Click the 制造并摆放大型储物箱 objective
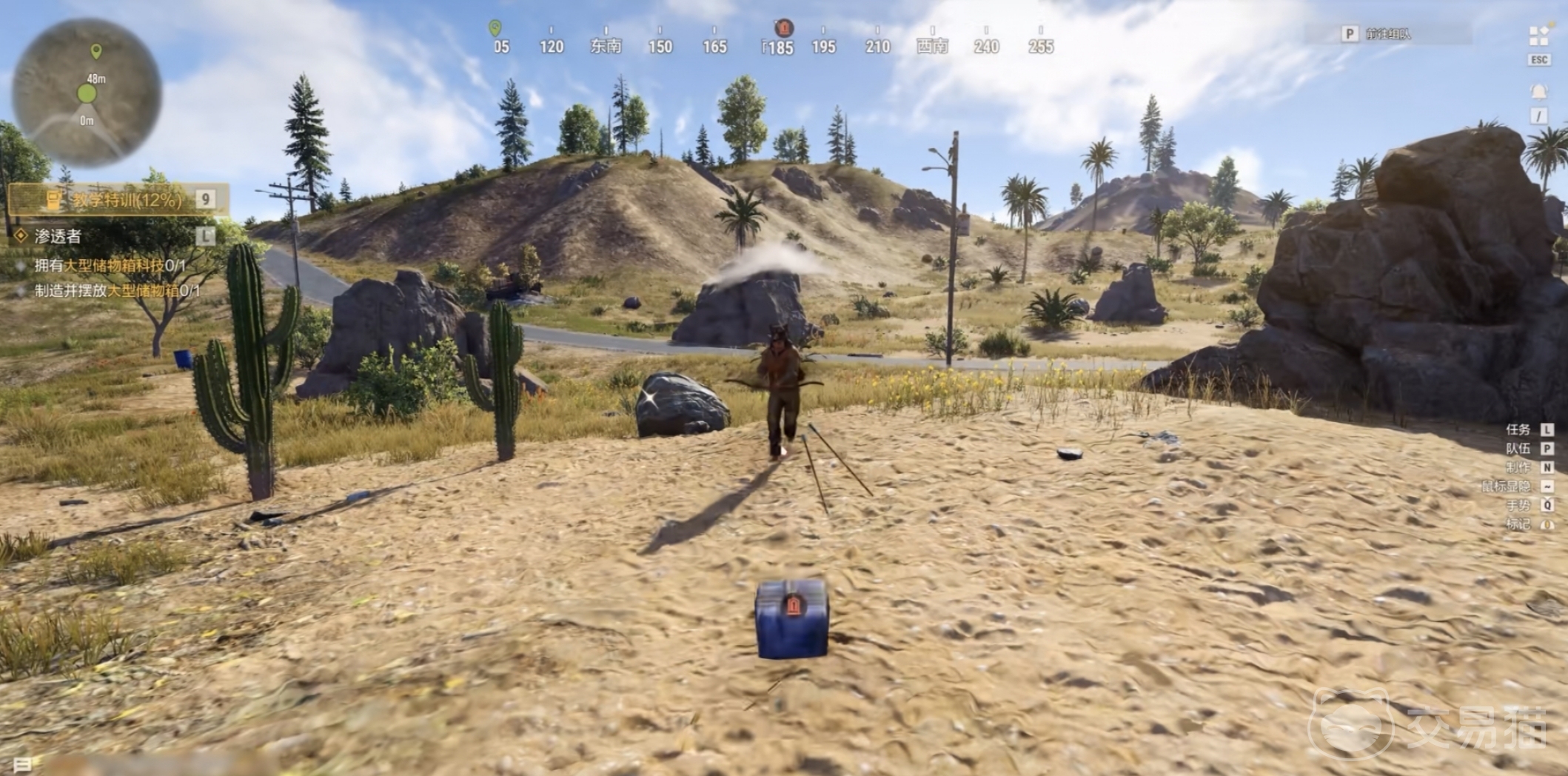The height and width of the screenshot is (776, 1568). coord(117,290)
